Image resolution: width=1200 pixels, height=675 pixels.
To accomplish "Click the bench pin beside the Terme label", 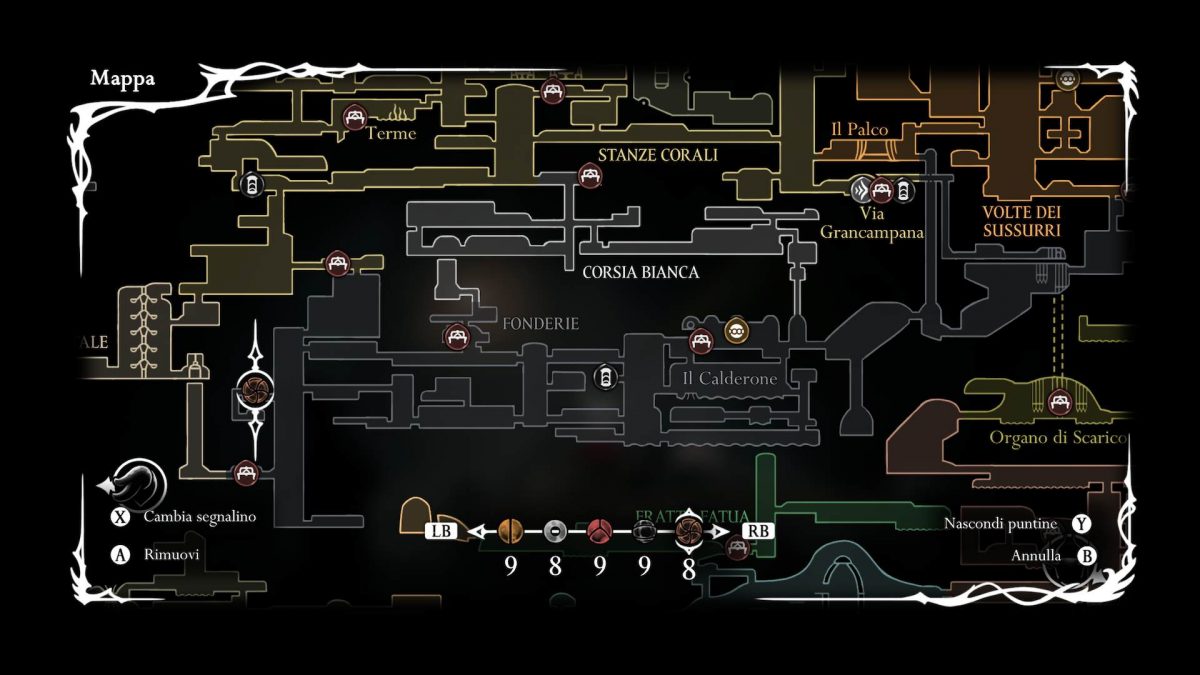I will click(353, 117).
